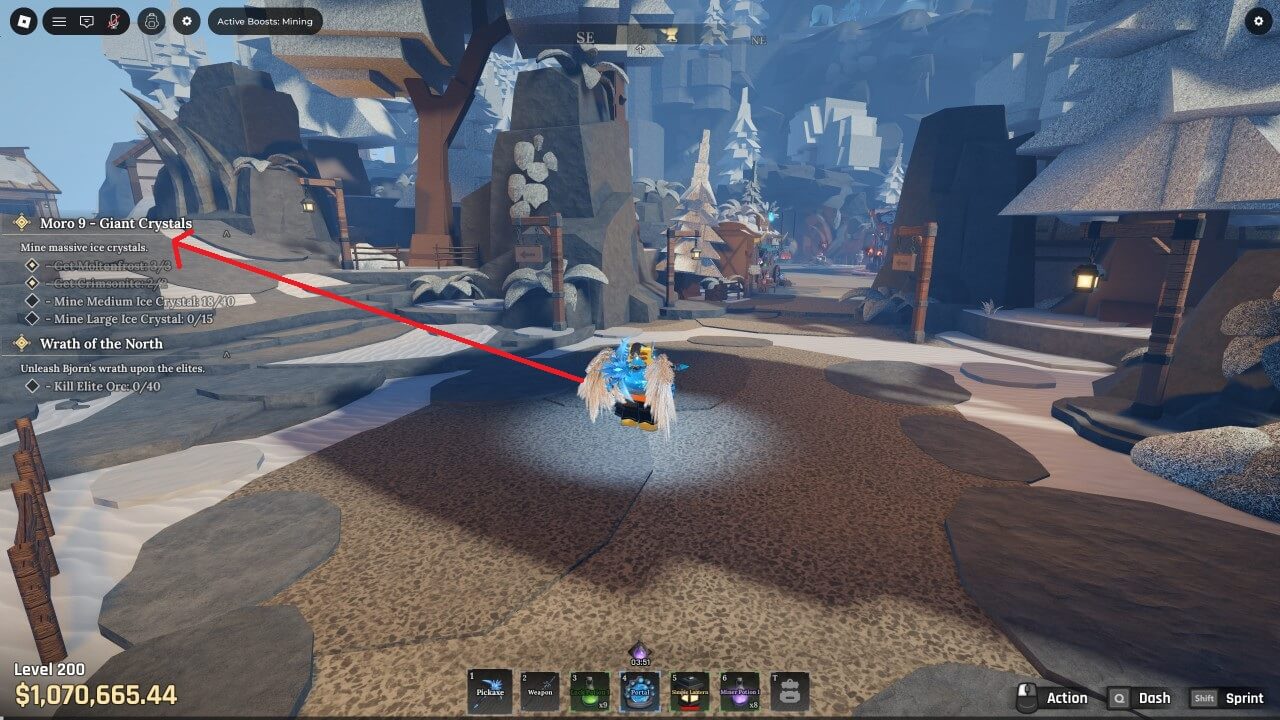Open the backpack from the top bar

pos(151,21)
